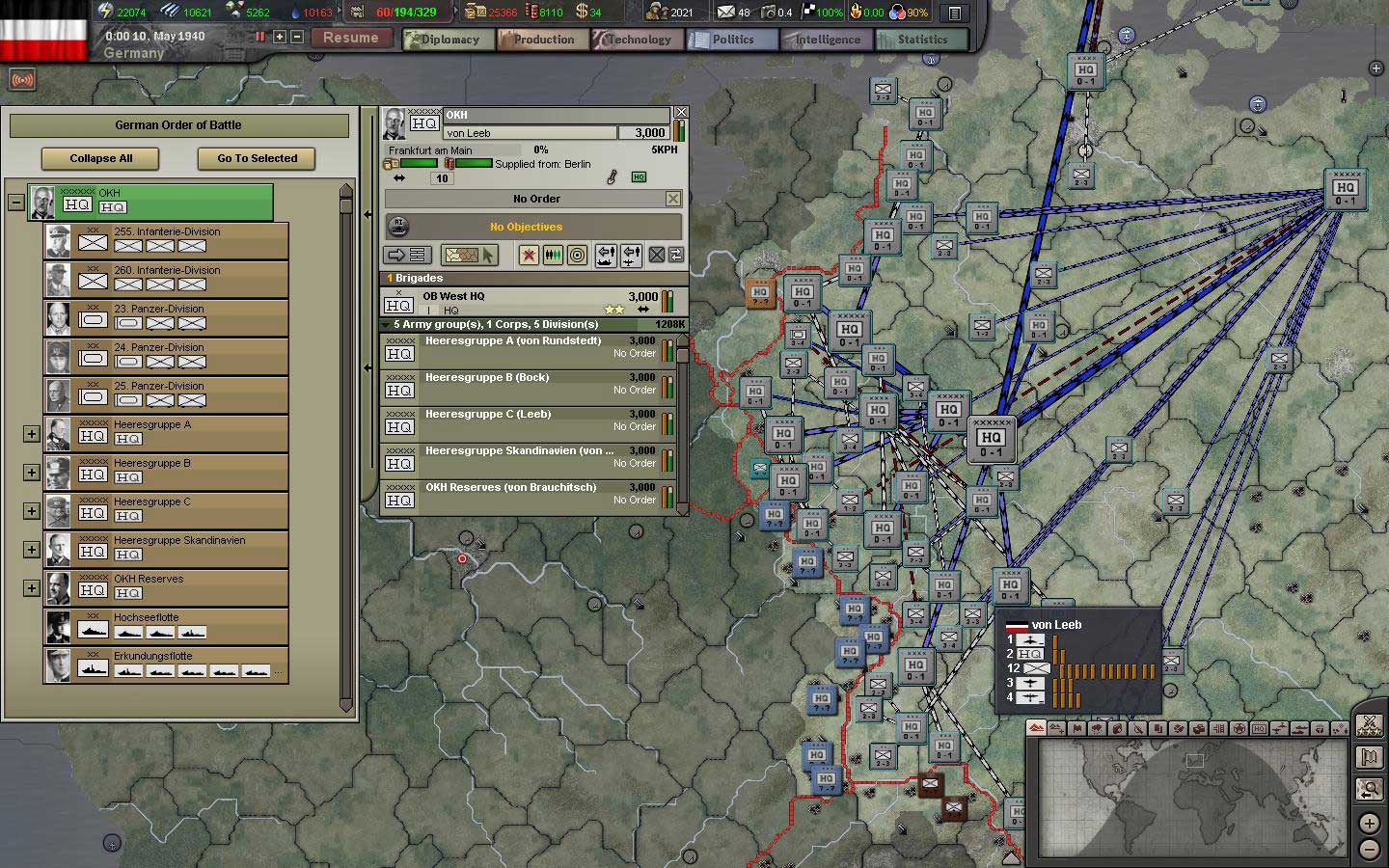Select the weather map mode icon
Viewport: 1389px width, 868px height.
(x=1098, y=728)
